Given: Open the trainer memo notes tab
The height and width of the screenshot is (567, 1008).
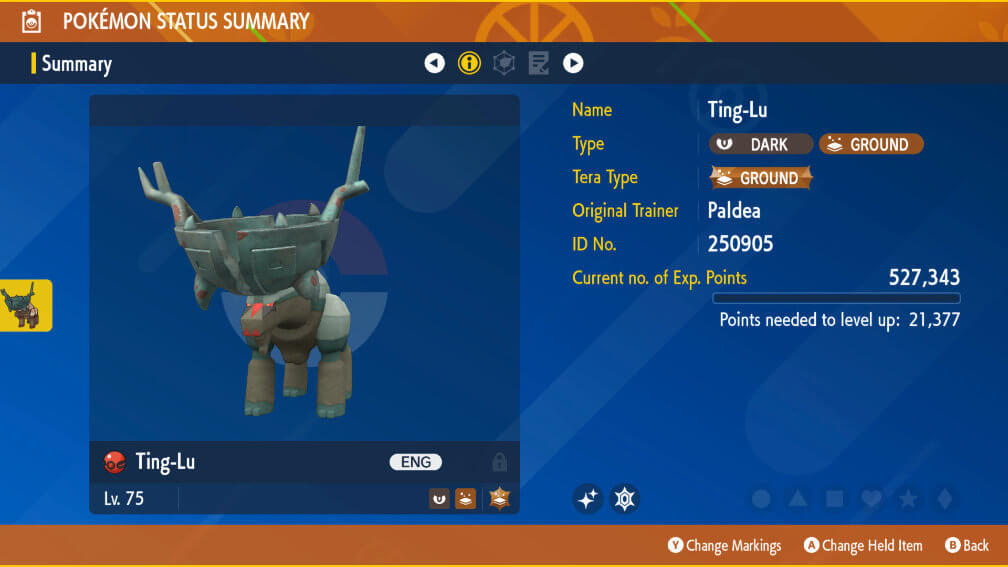Looking at the screenshot, I should (x=539, y=63).
